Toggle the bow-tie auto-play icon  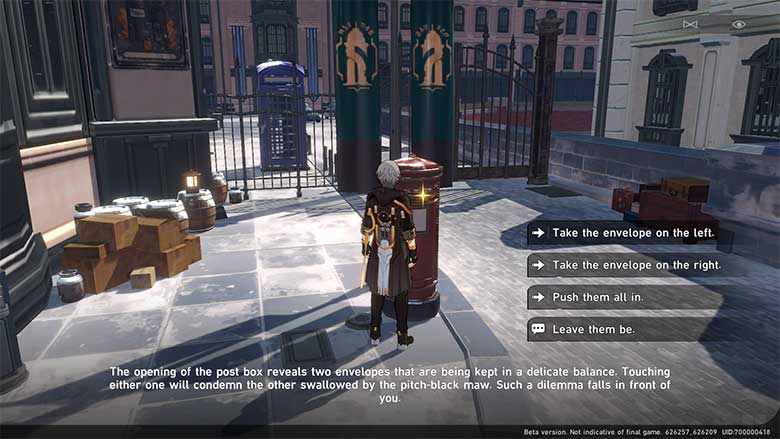[x=690, y=24]
